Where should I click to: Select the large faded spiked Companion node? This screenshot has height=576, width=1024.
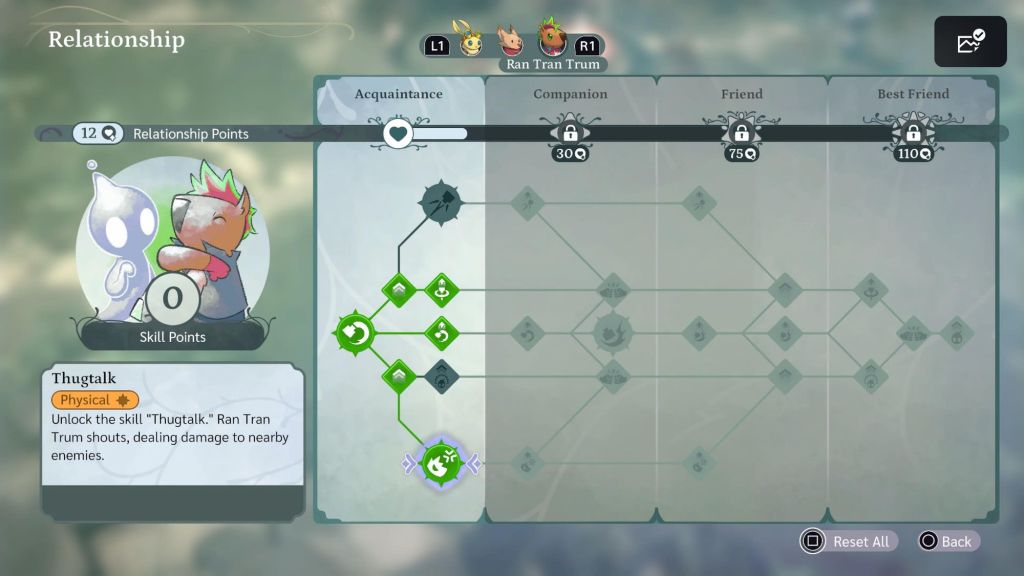pos(613,333)
